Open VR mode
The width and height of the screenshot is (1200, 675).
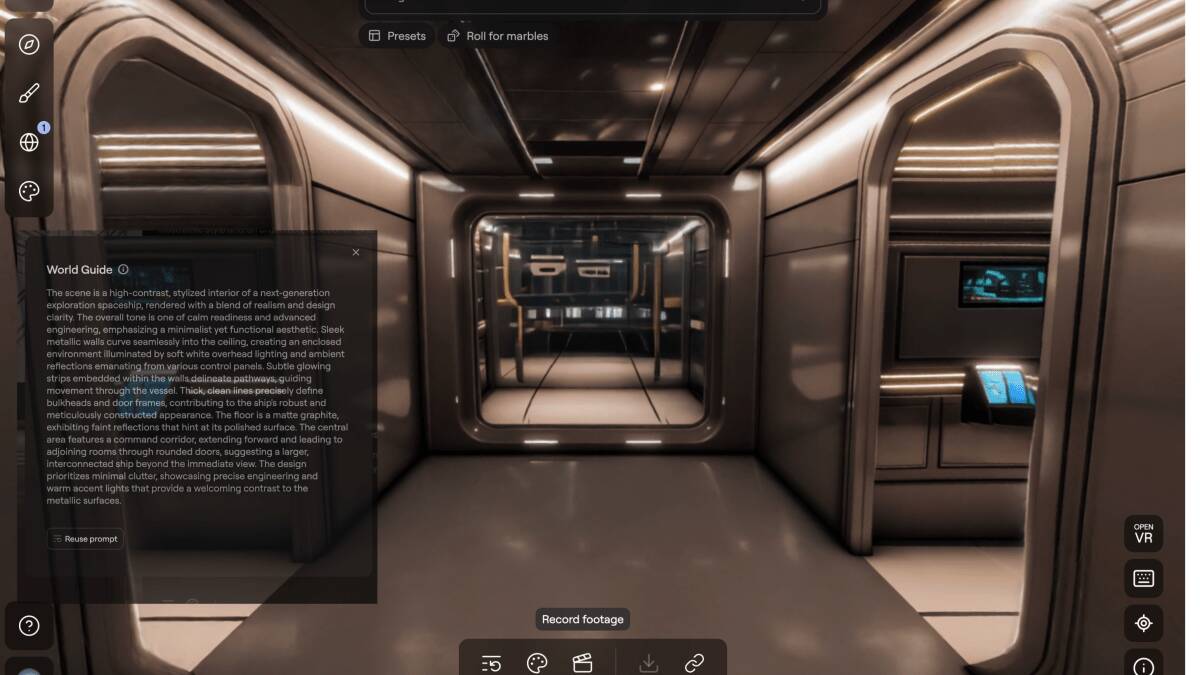[x=1143, y=533]
